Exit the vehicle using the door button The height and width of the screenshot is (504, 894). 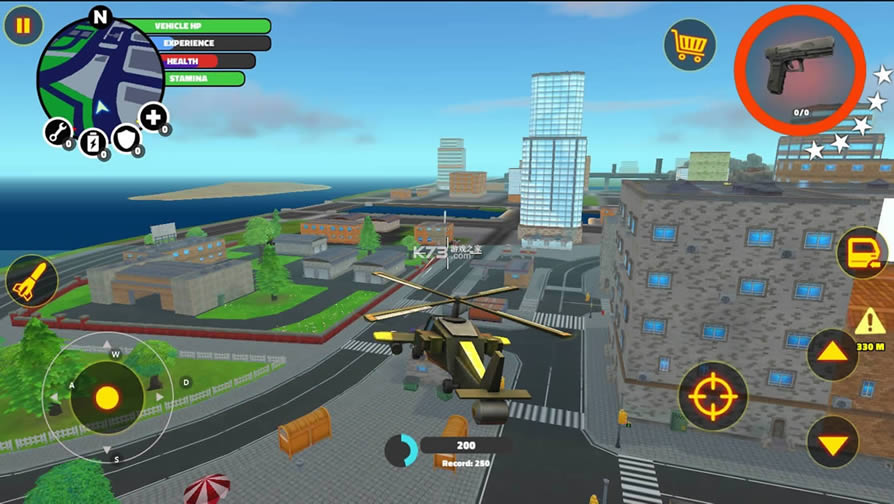click(862, 254)
